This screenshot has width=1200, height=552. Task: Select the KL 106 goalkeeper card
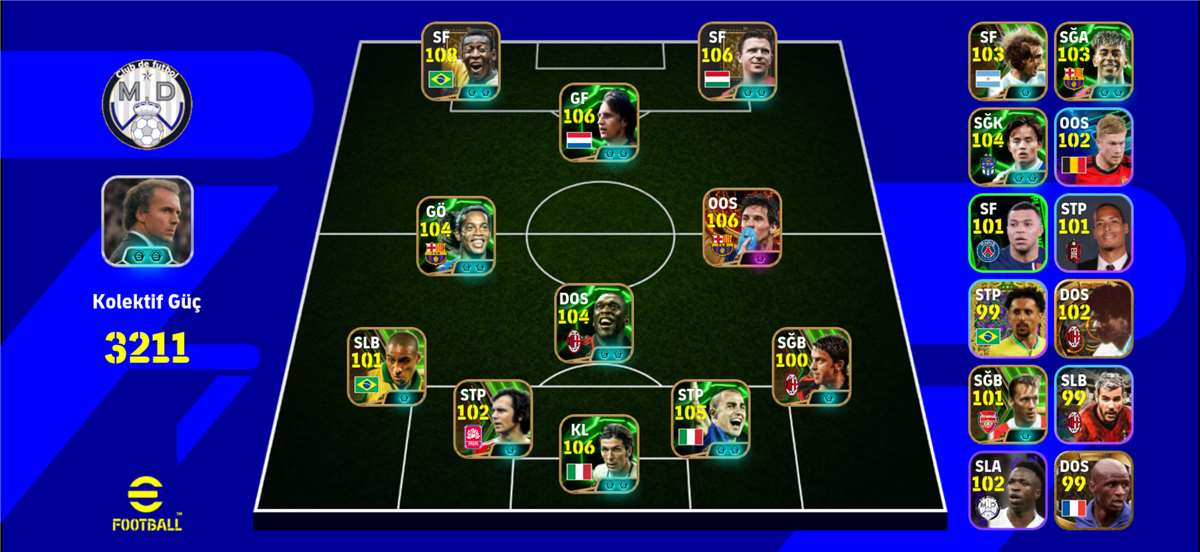[598, 453]
